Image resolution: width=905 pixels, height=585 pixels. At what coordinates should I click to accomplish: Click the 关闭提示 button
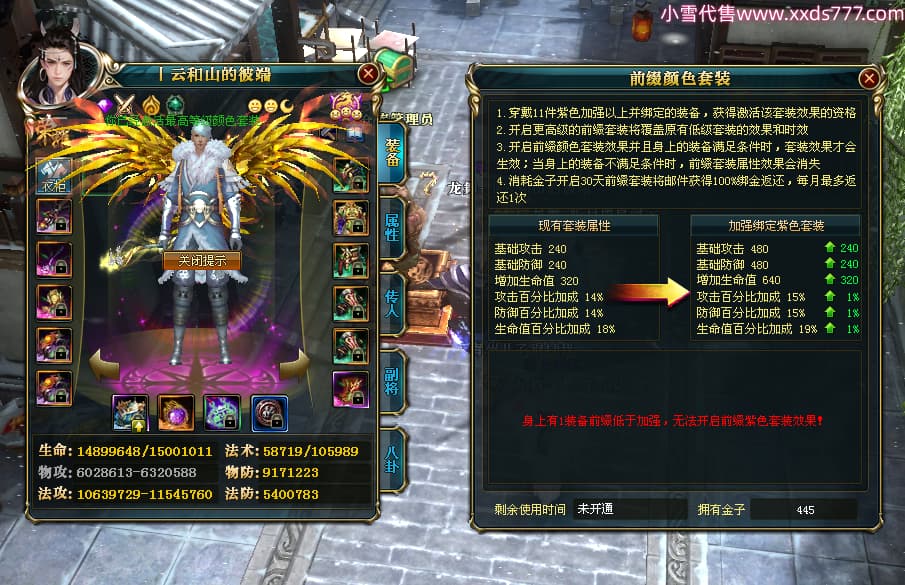tap(202, 261)
